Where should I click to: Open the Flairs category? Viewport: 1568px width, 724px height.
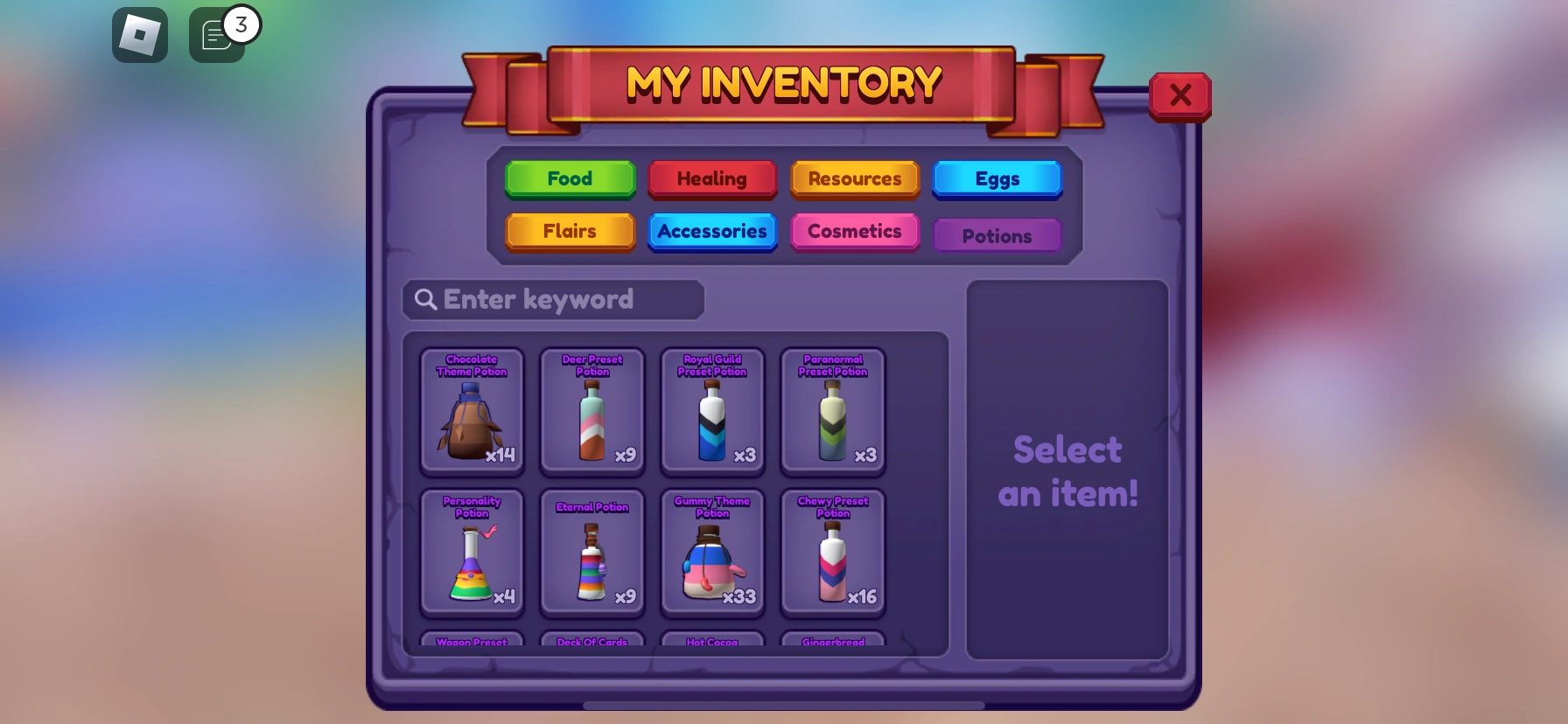[570, 232]
